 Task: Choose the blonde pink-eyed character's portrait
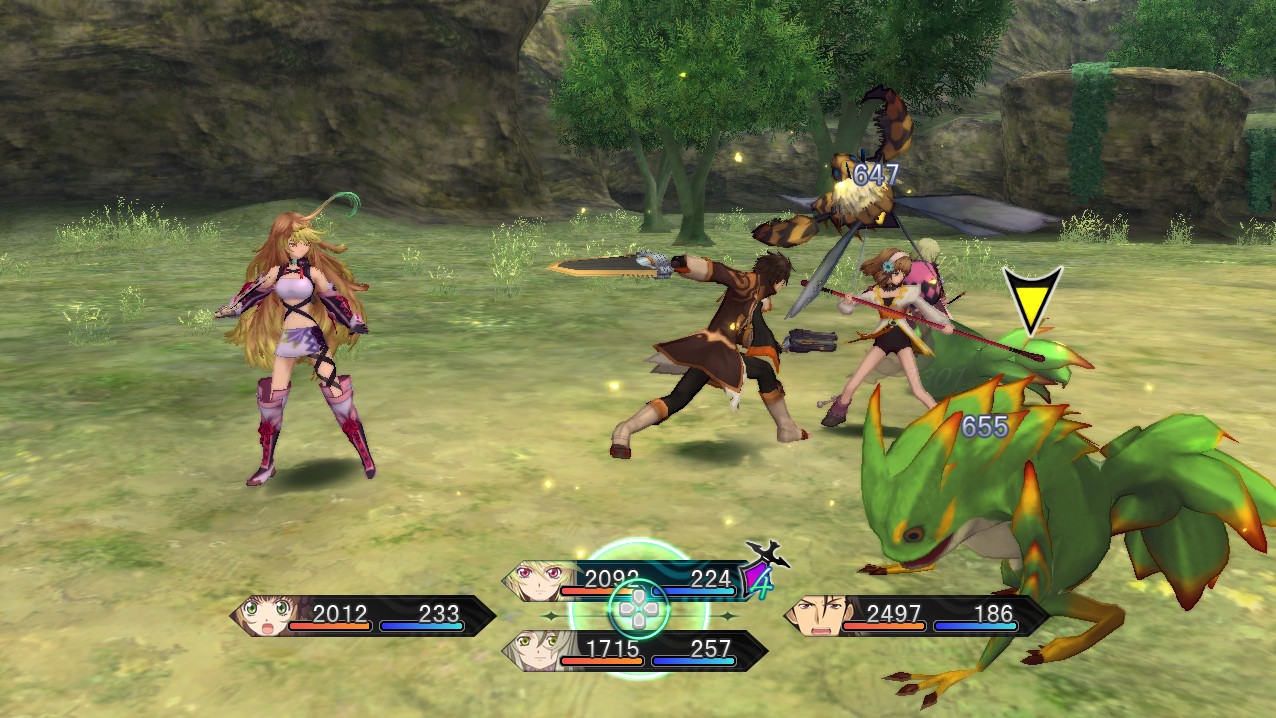coord(535,579)
